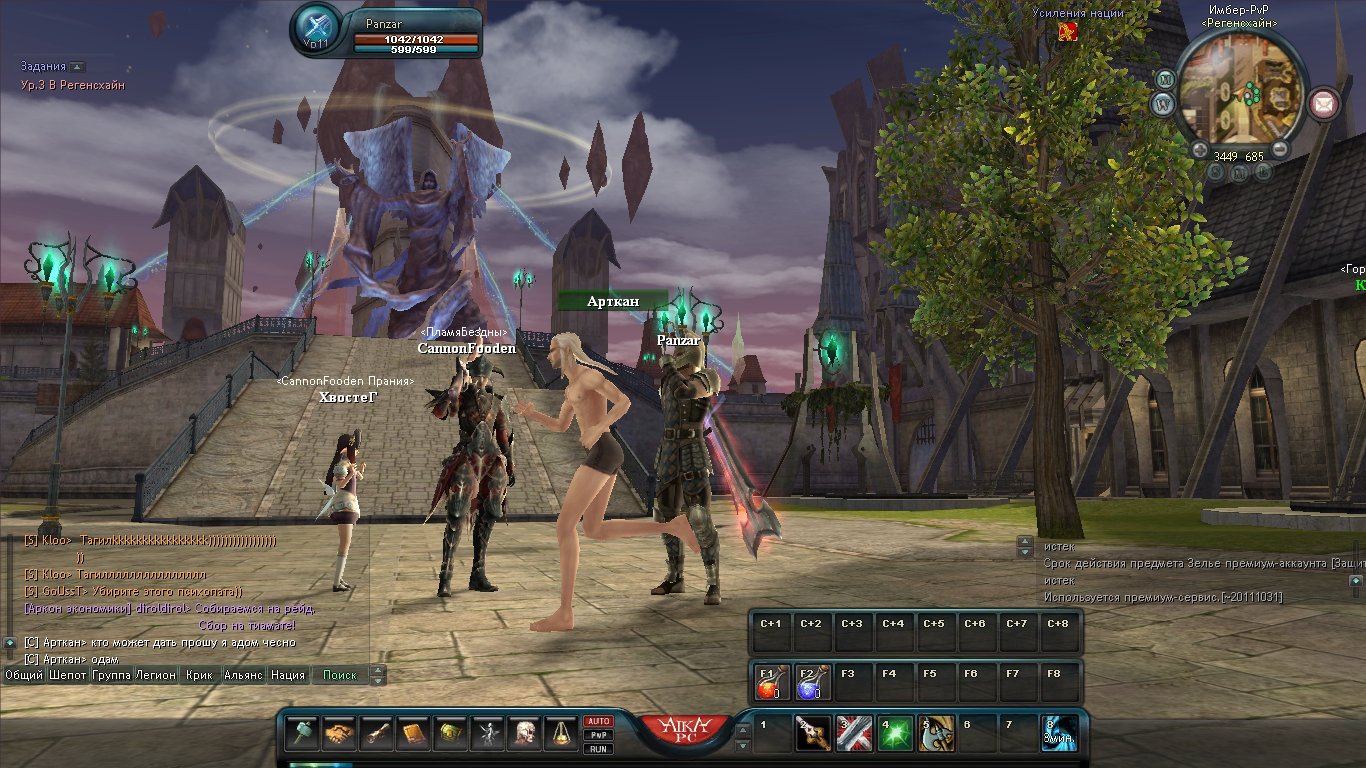Screen dimensions: 1366x768
Task: Open the orange book menu icon
Action: pos(412,734)
